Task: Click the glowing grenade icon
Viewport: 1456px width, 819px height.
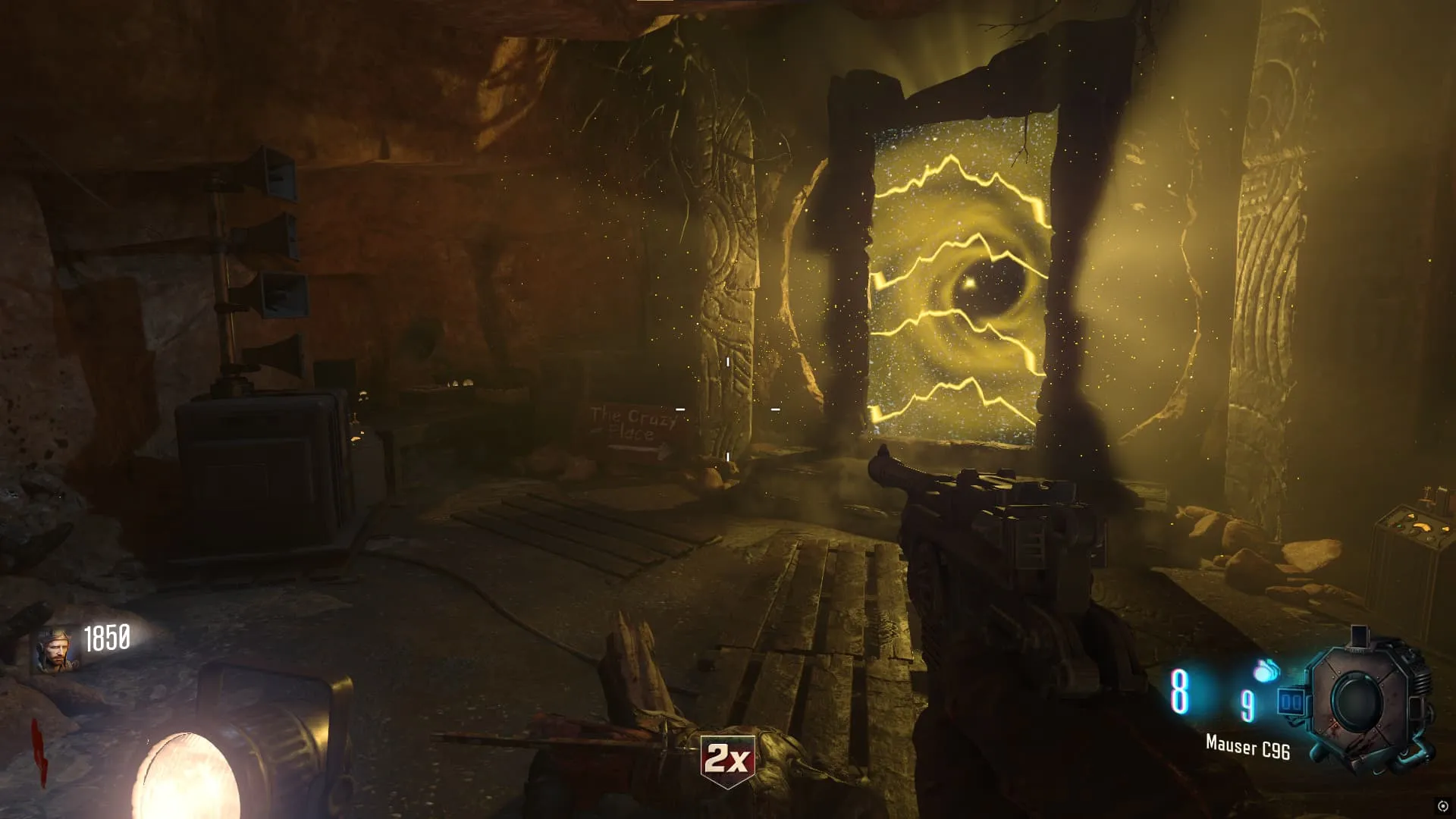Action: [x=1266, y=670]
